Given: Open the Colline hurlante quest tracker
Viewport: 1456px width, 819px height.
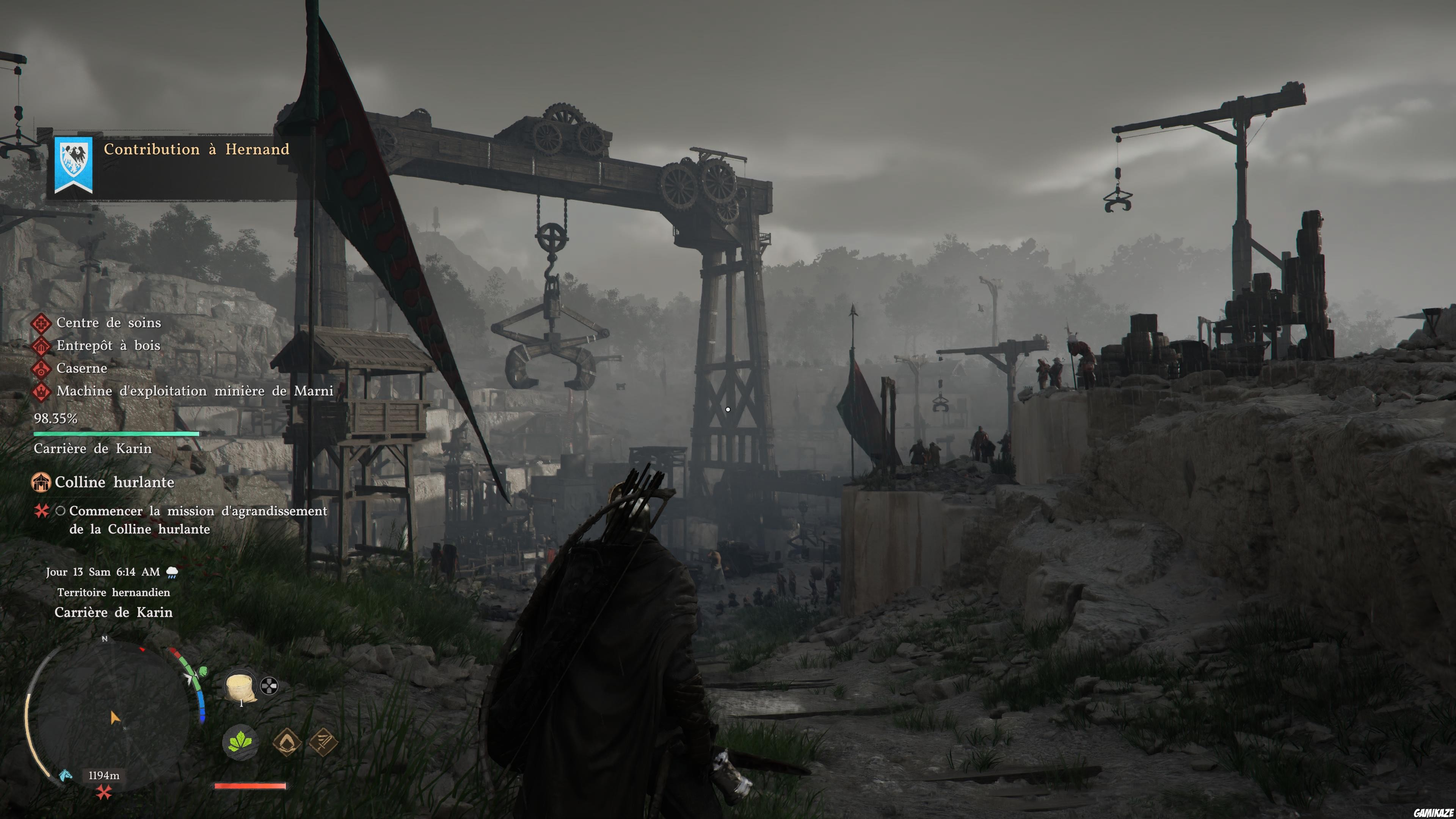Looking at the screenshot, I should click(x=114, y=482).
